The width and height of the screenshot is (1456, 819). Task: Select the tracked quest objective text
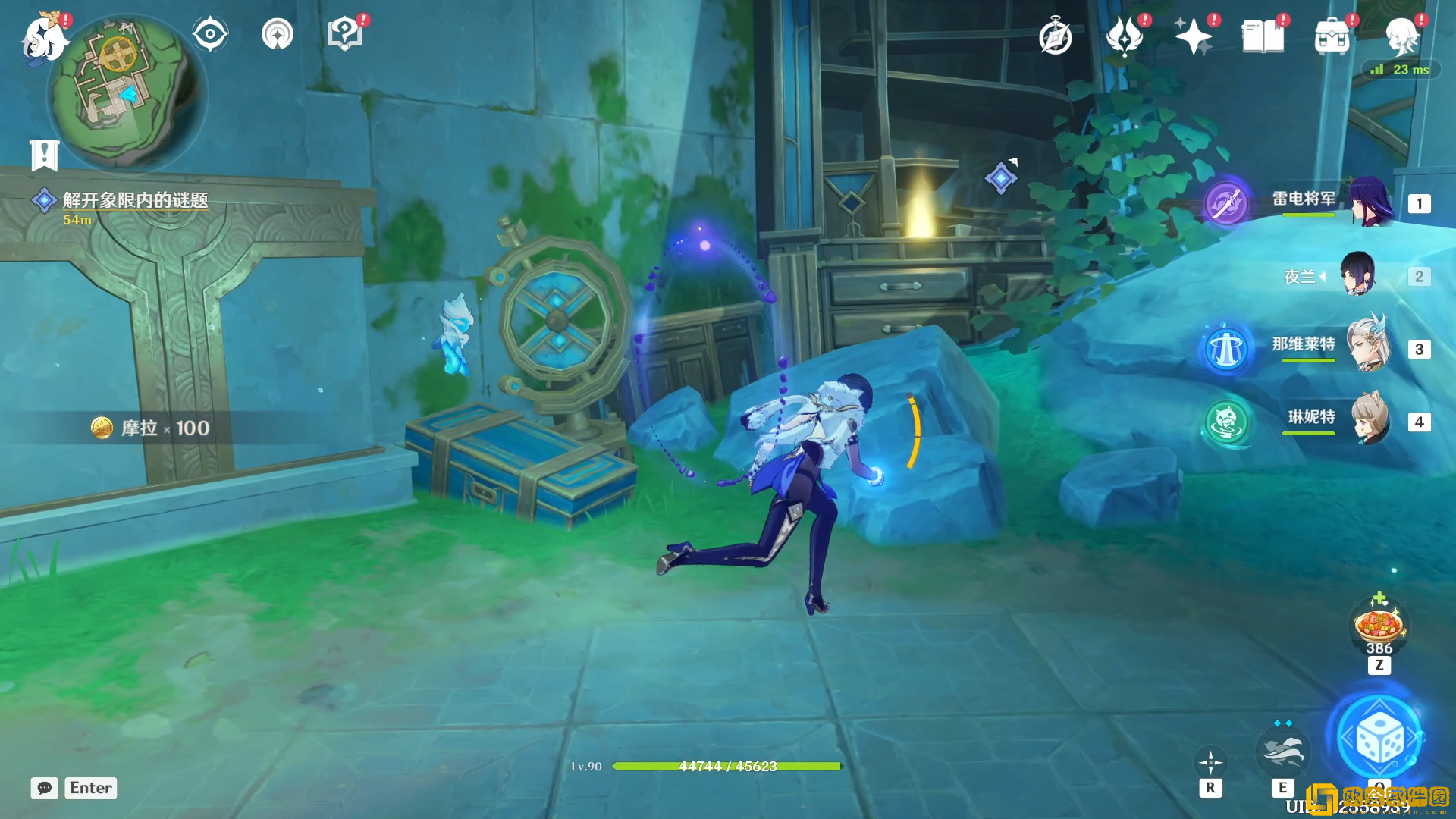pos(135,200)
